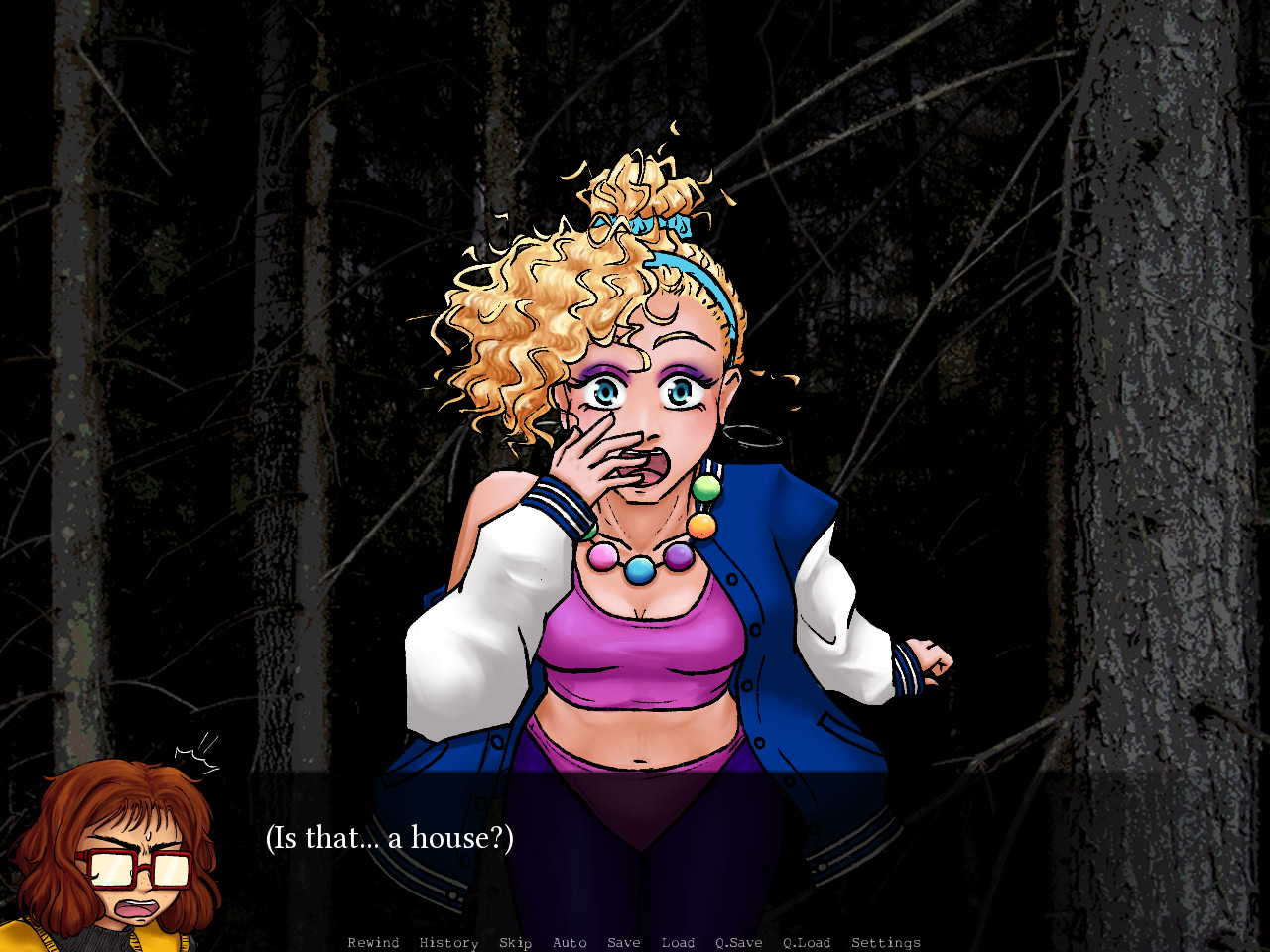1270x952 pixels.
Task: Open the Save menu
Action: click(623, 942)
